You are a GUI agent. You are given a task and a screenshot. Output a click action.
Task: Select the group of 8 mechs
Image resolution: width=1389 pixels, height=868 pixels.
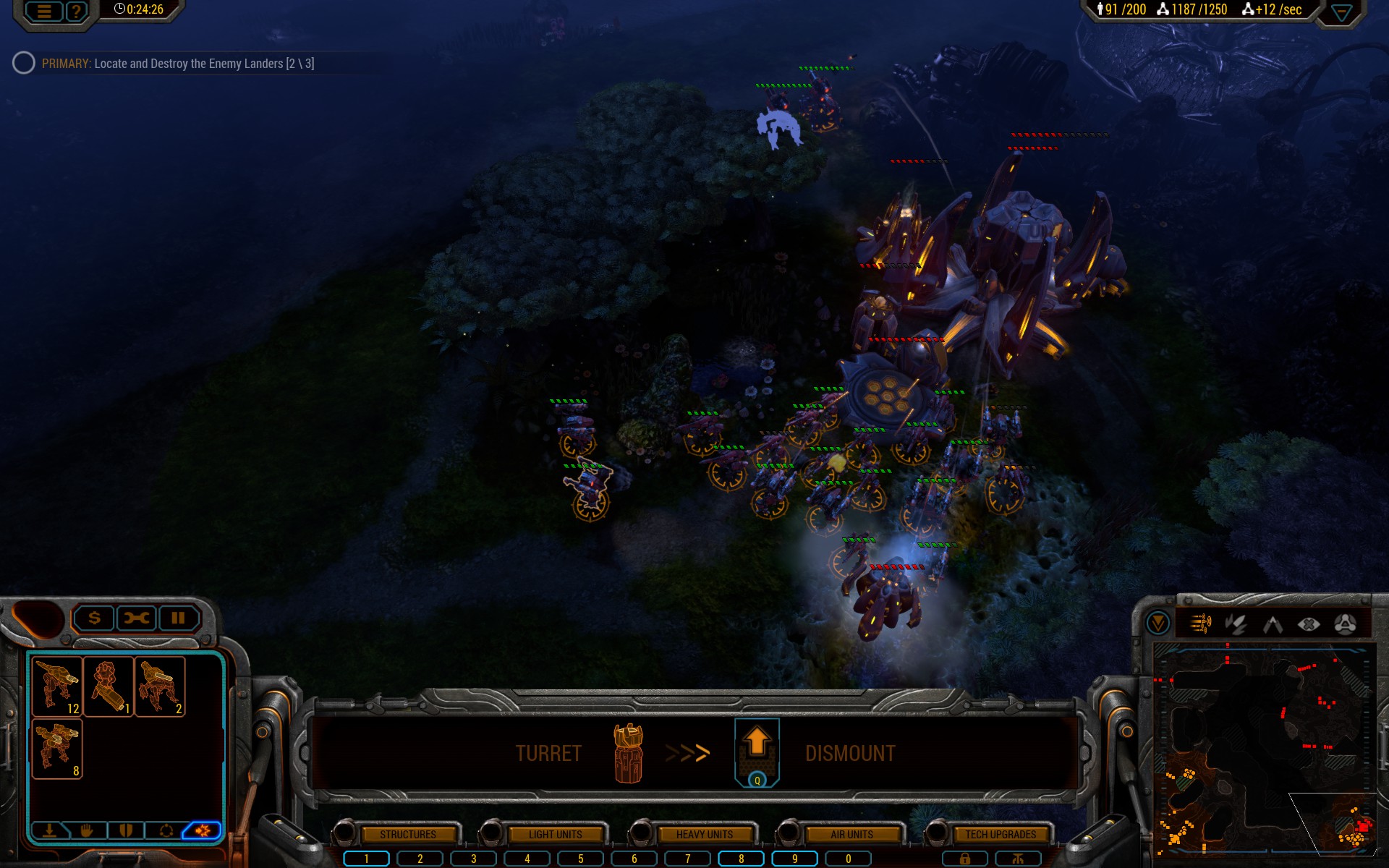point(57,749)
